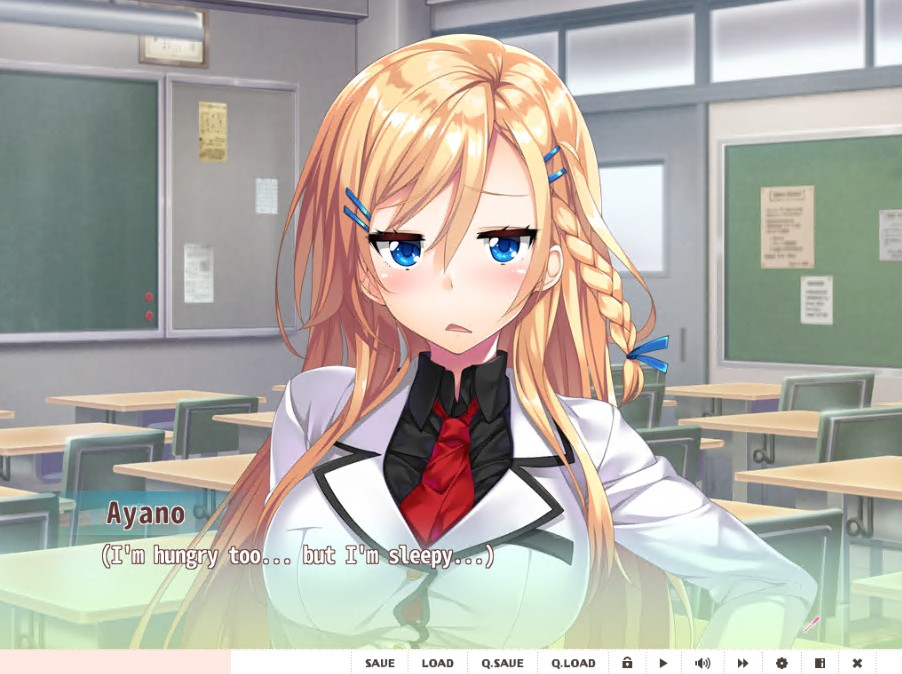Toggle the padlock icon
This screenshot has width=902, height=674.
627,663
